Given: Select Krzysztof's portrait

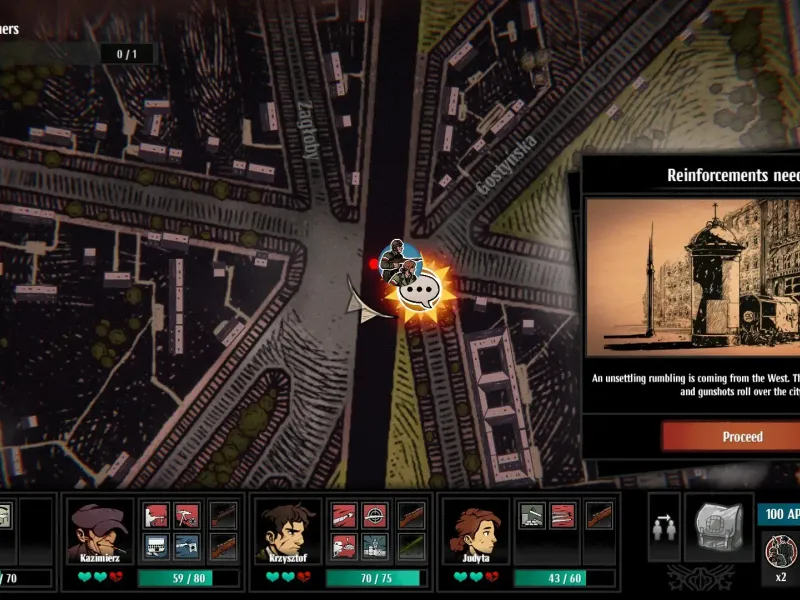Looking at the screenshot, I should (x=288, y=531).
